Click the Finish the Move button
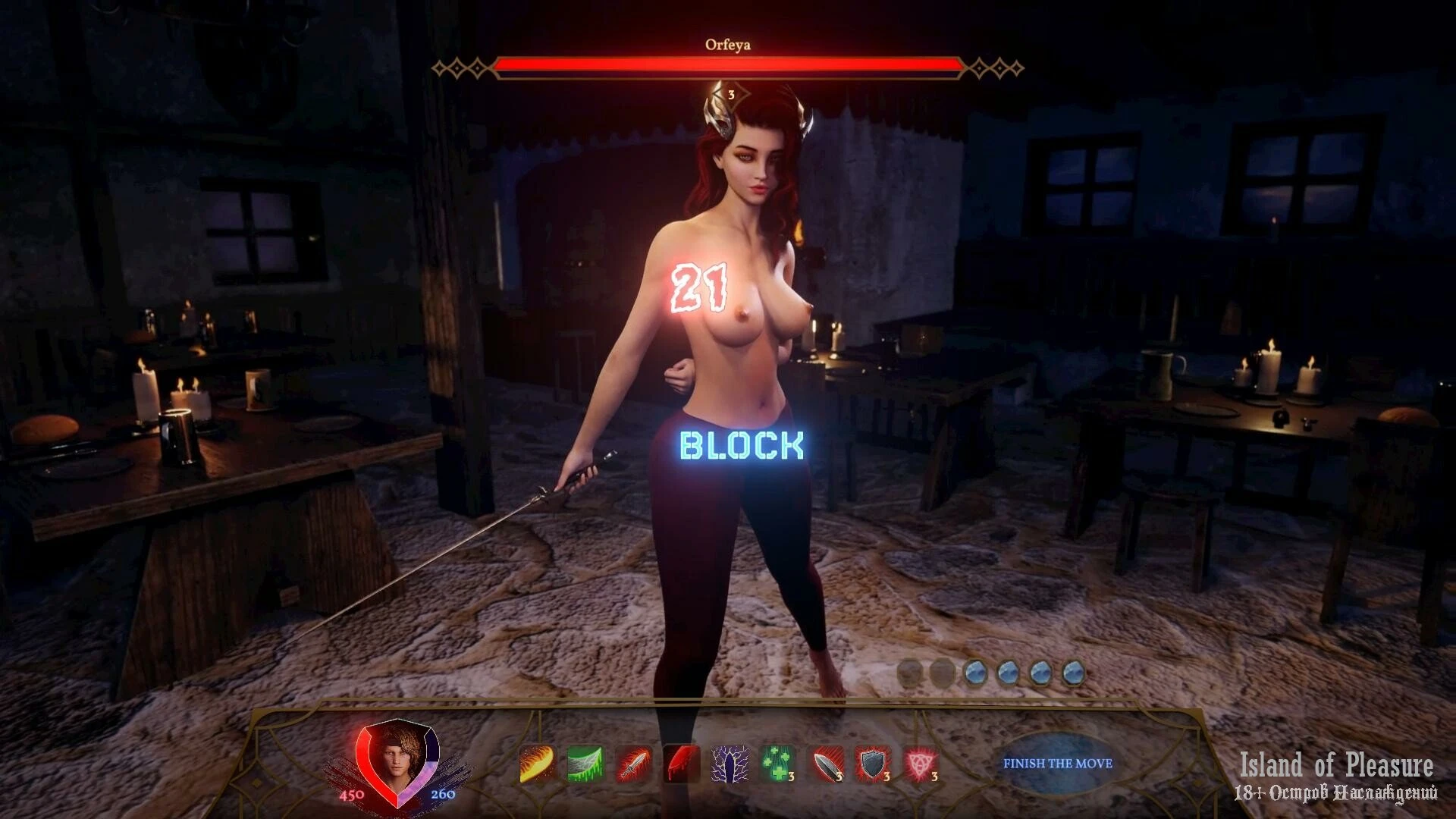This screenshot has height=819, width=1456. (x=1057, y=763)
